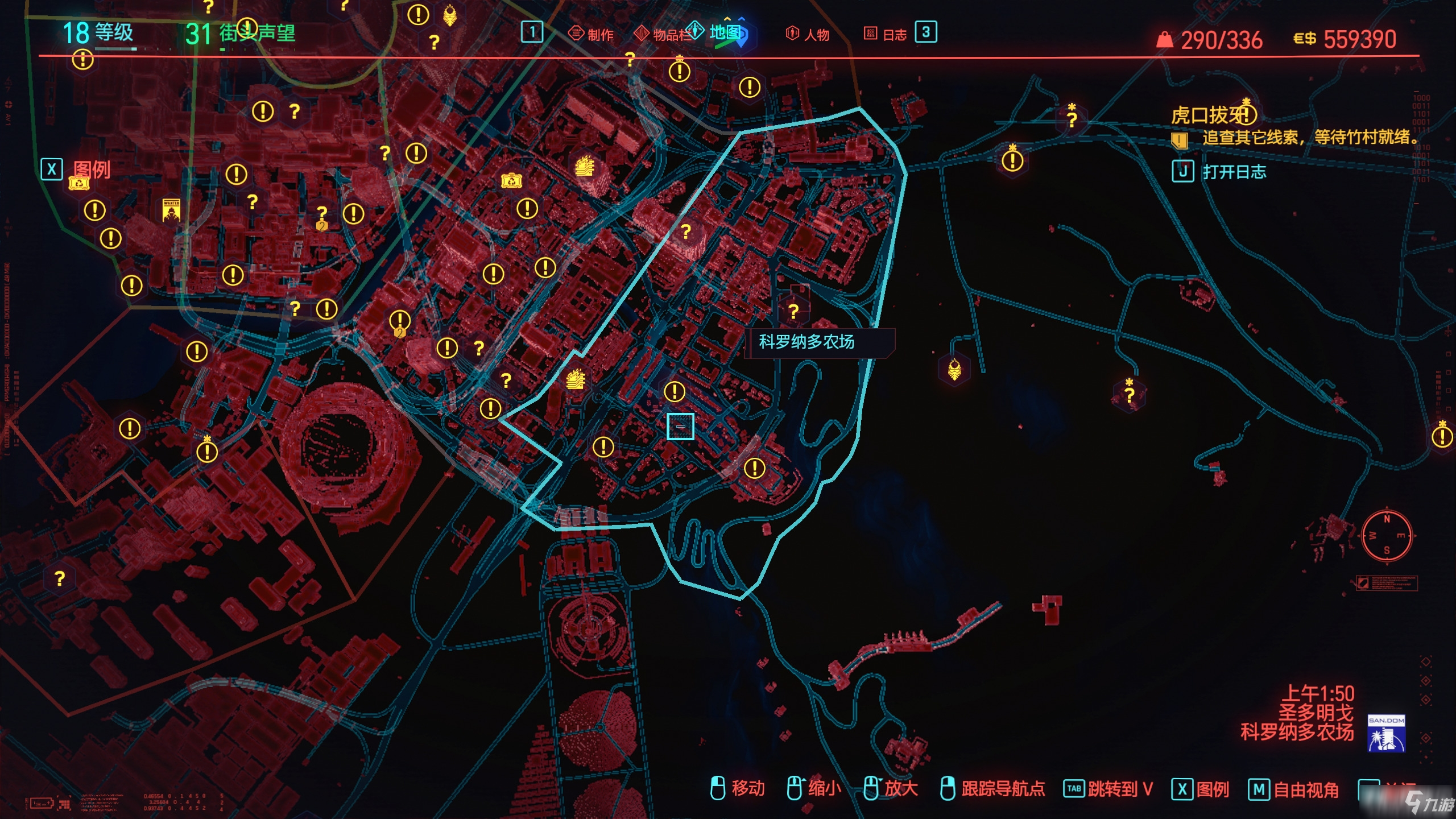Image resolution: width=1456 pixels, height=819 pixels.
Task: Click the SAN.DOM district emblem
Action: click(x=1385, y=733)
